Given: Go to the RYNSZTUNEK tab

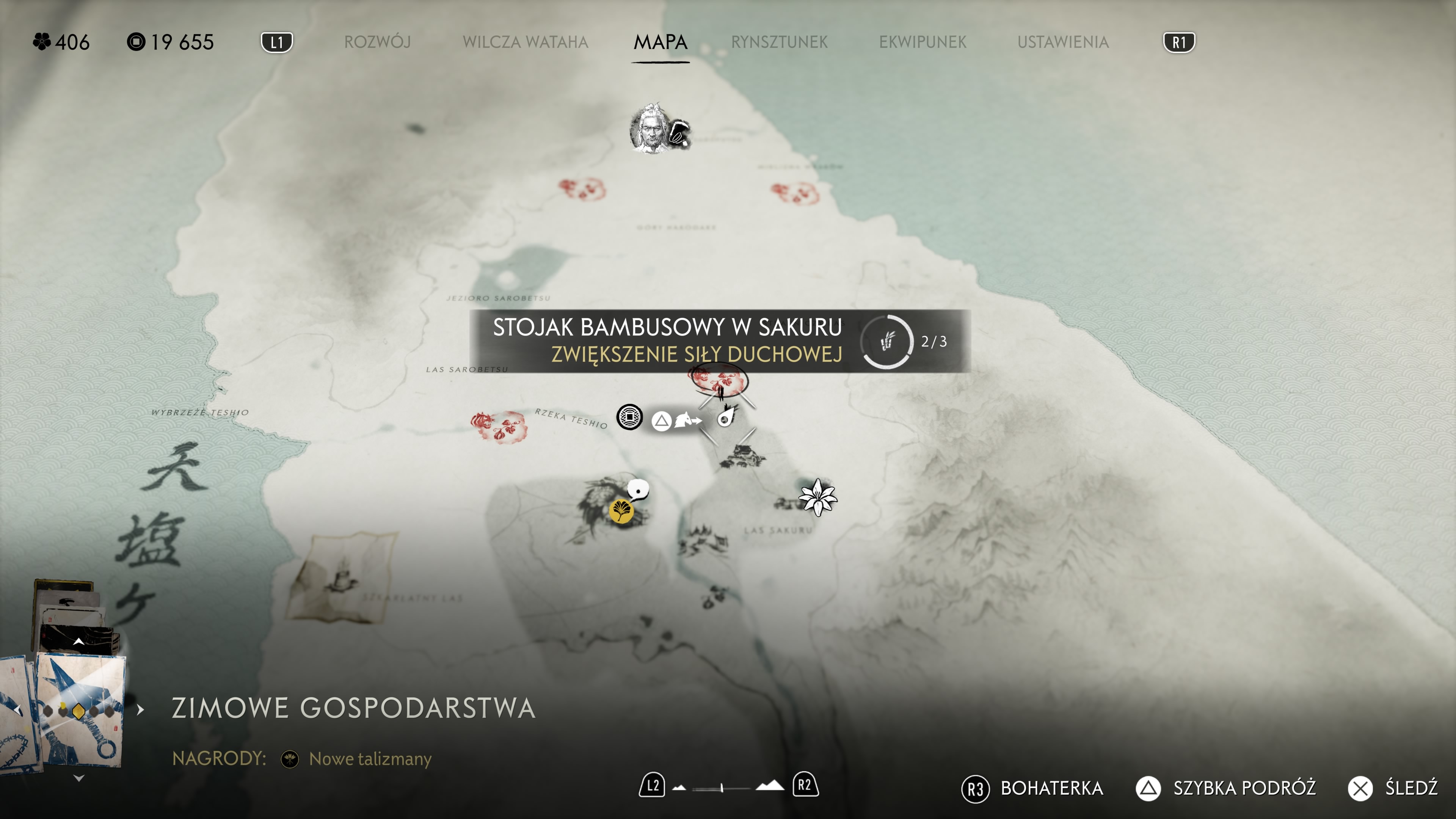Looking at the screenshot, I should (x=779, y=42).
